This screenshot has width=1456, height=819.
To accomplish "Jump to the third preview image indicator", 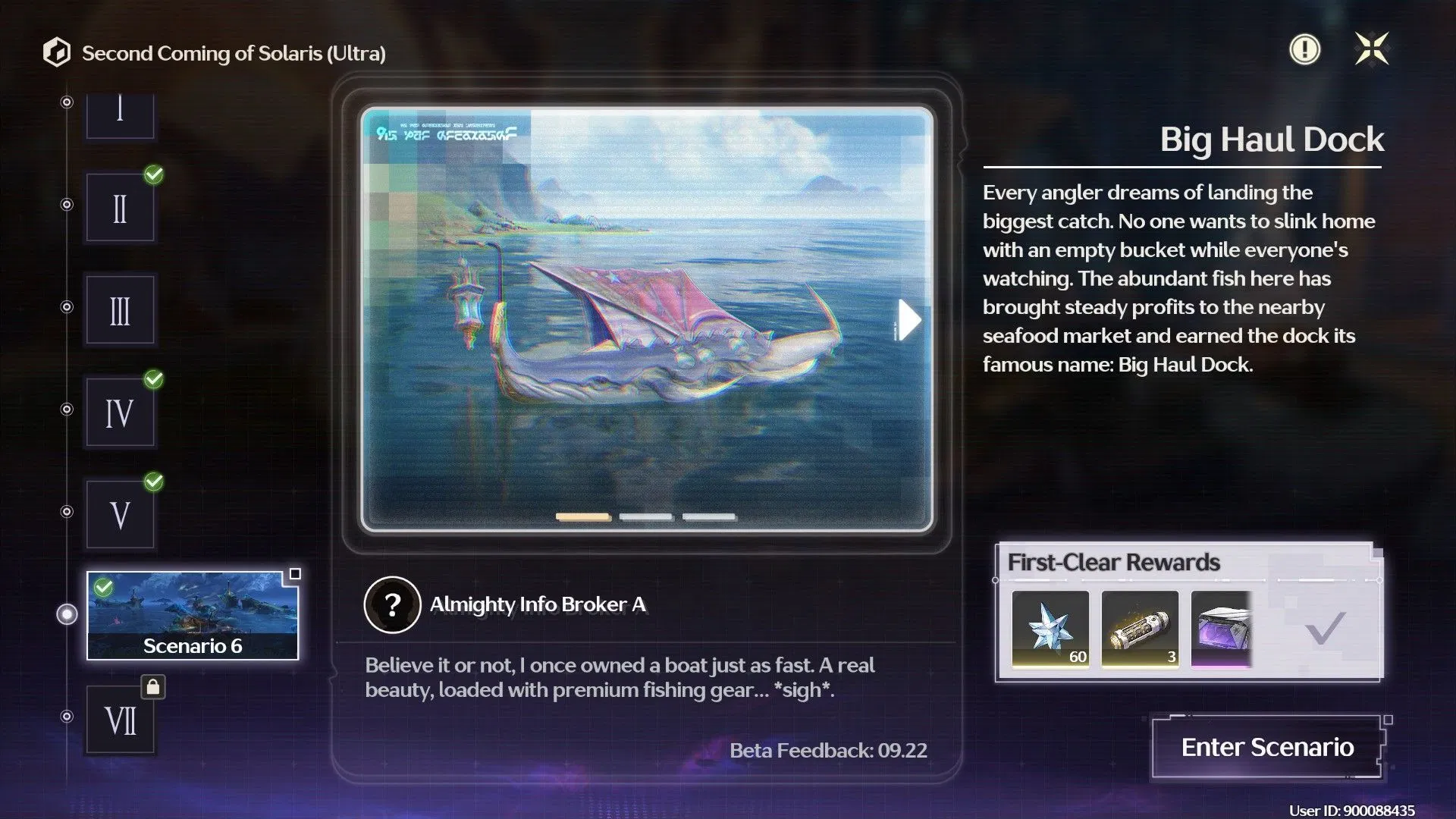I will [x=708, y=517].
